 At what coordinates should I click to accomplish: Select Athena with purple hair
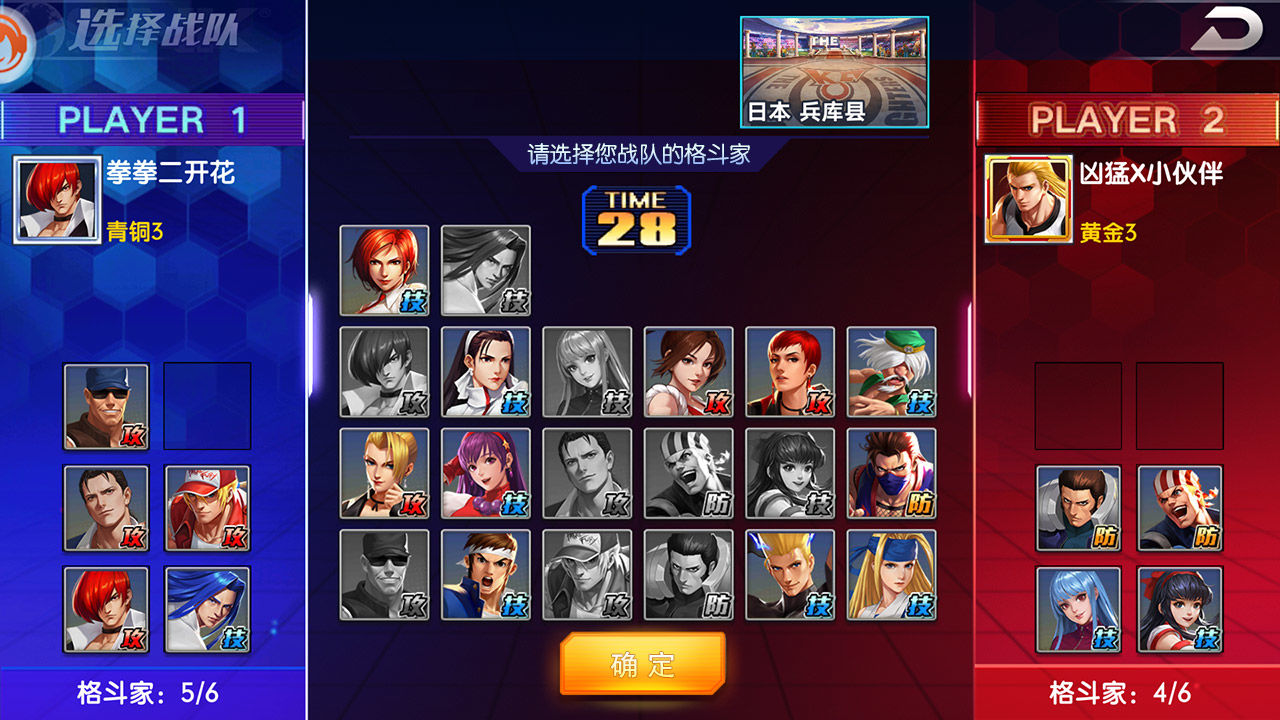(x=484, y=475)
